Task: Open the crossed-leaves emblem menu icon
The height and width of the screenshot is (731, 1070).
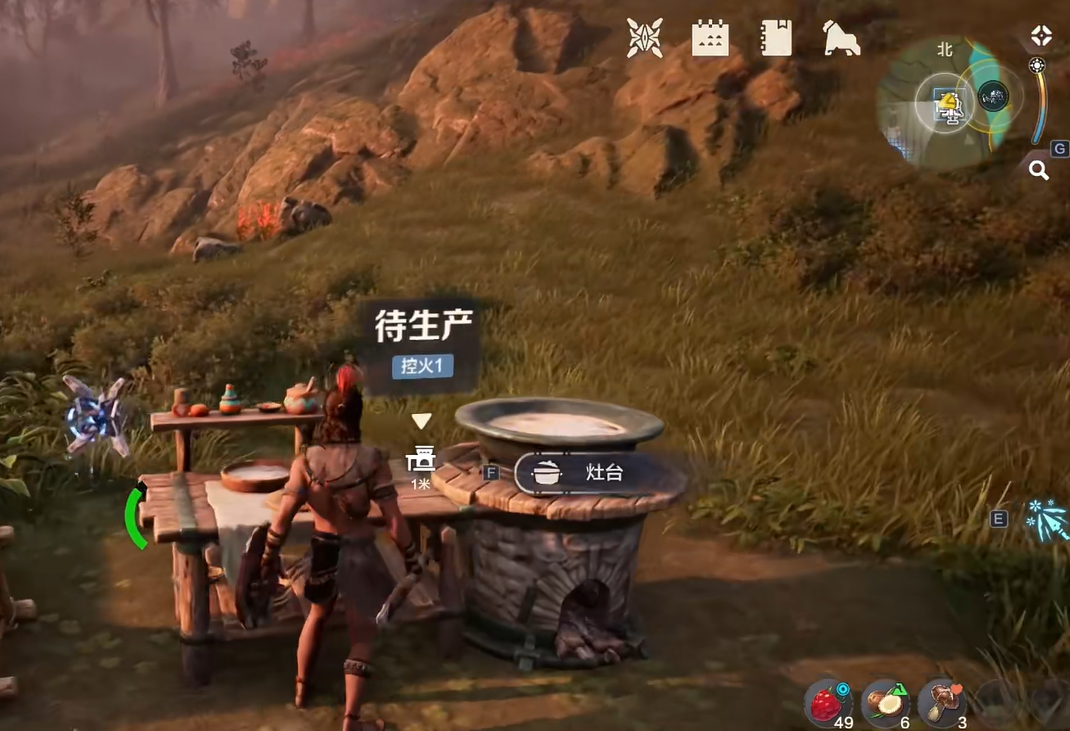Action: (x=644, y=39)
